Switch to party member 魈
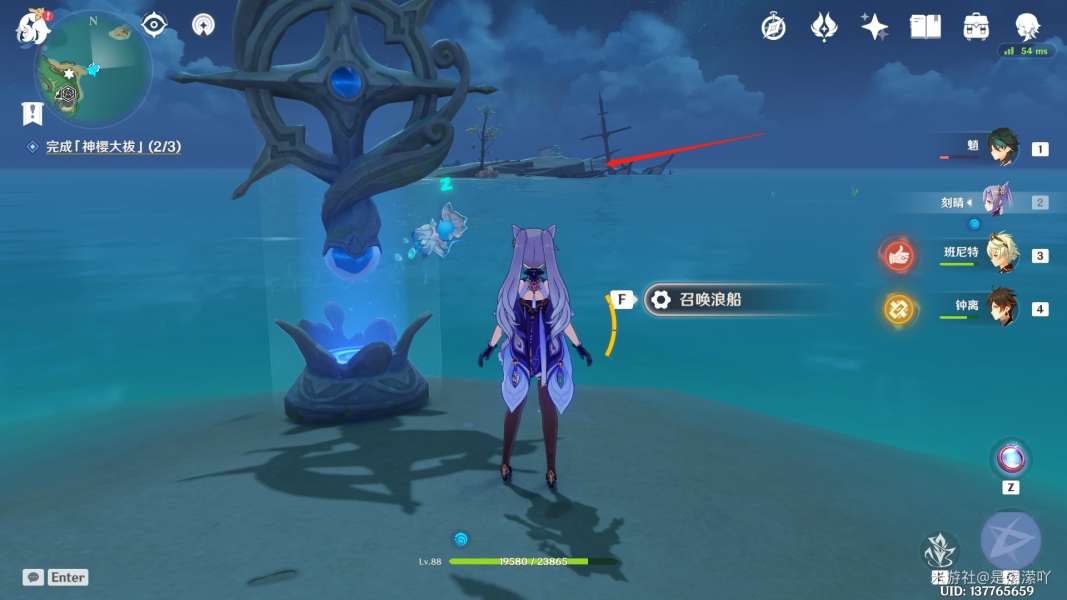 pos(1002,148)
